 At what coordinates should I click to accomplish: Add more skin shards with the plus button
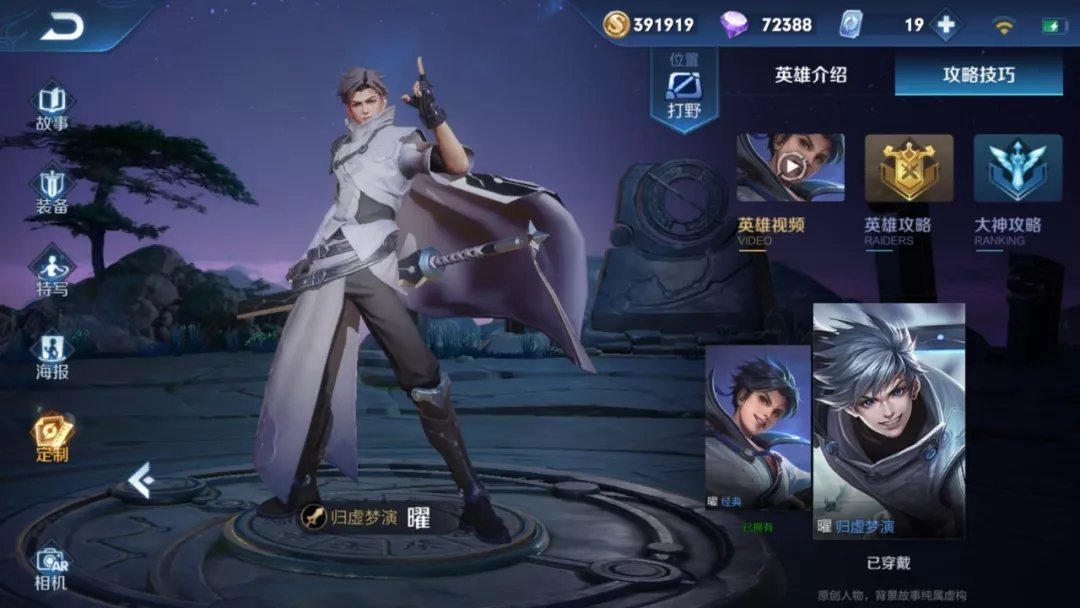(x=945, y=25)
